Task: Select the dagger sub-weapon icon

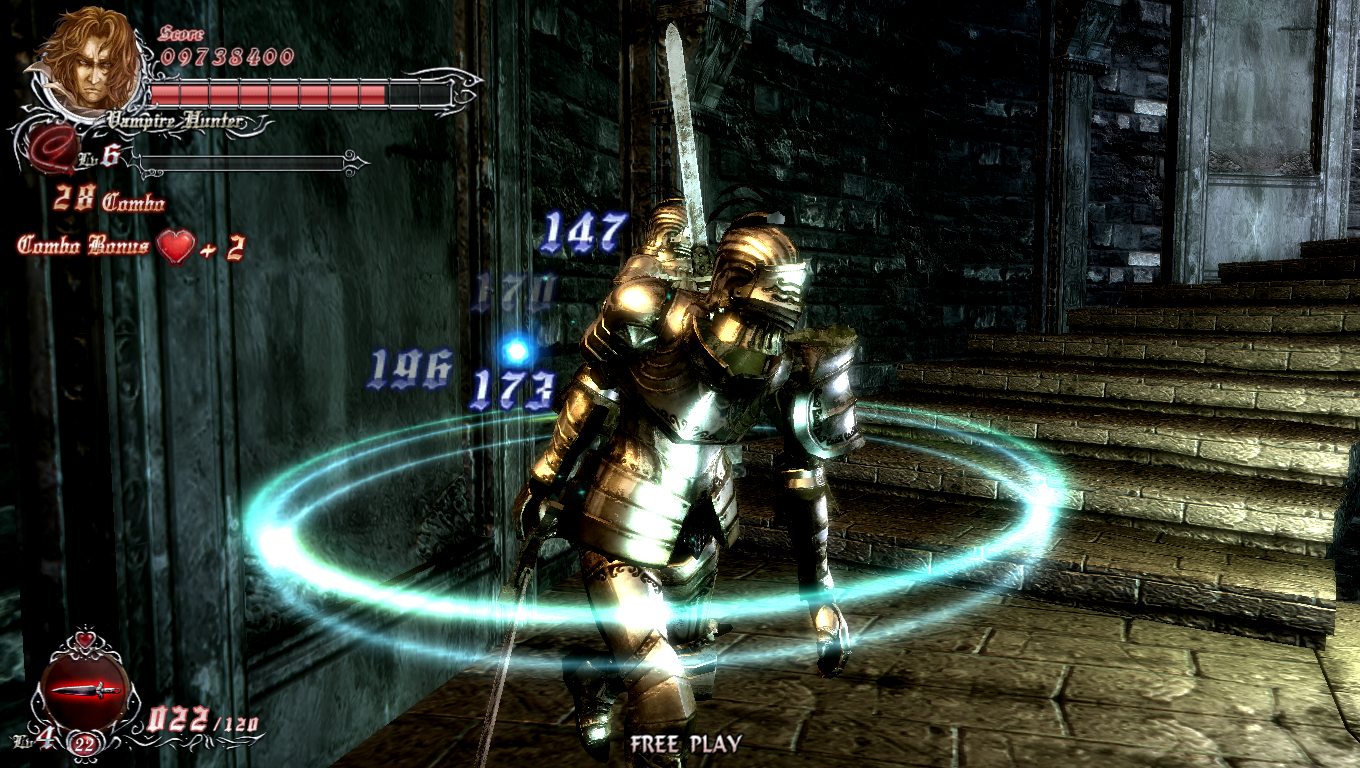Action: [86, 690]
